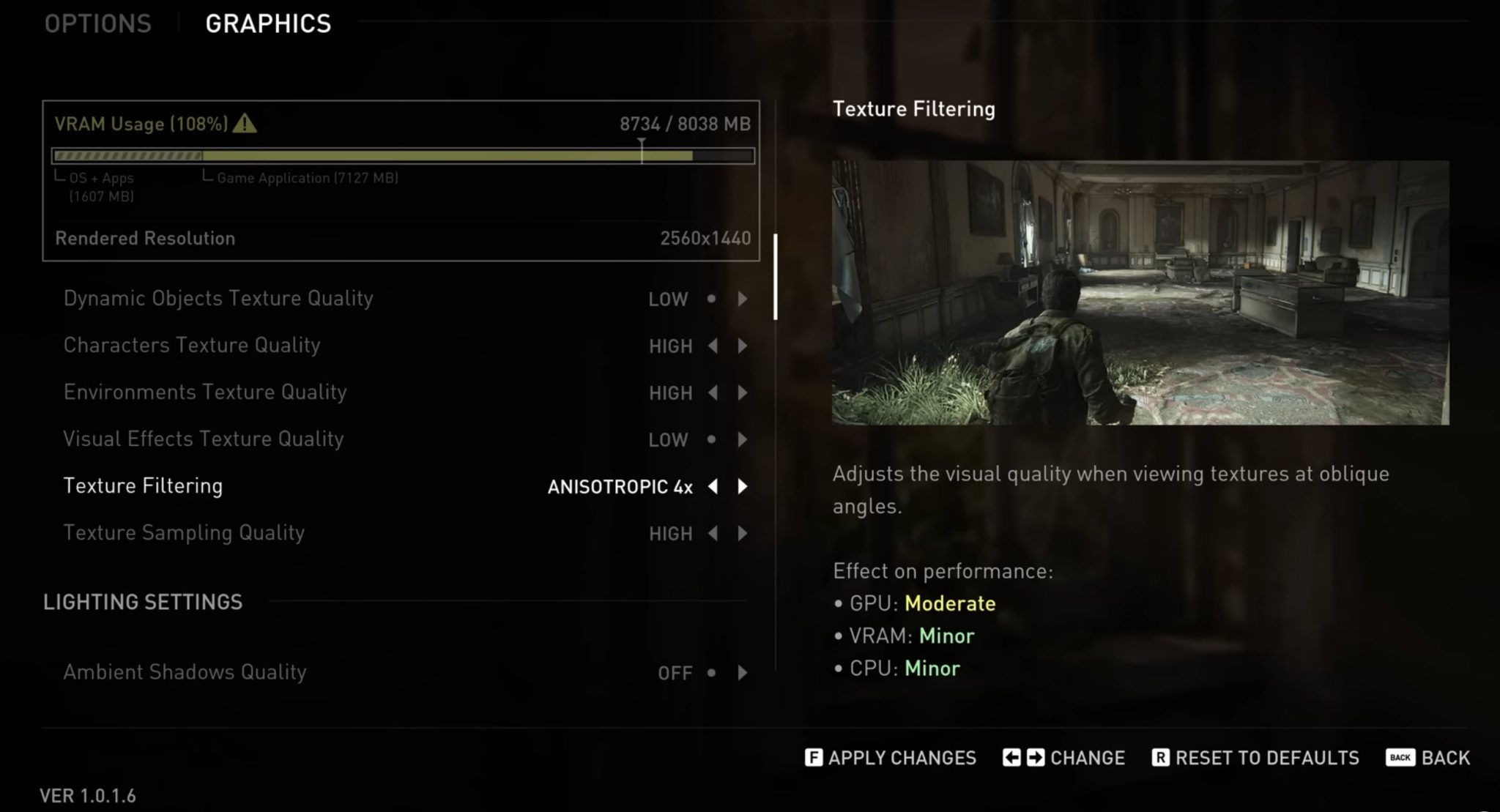This screenshot has width=1500, height=812.
Task: Lower Environments Texture Quality using left arrow
Action: (712, 392)
